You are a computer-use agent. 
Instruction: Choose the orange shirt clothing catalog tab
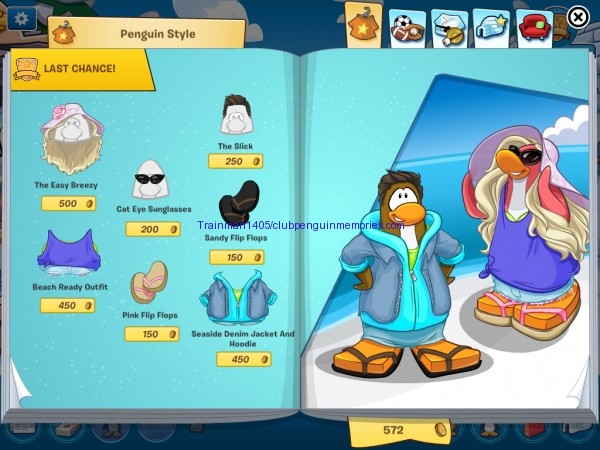(363, 25)
